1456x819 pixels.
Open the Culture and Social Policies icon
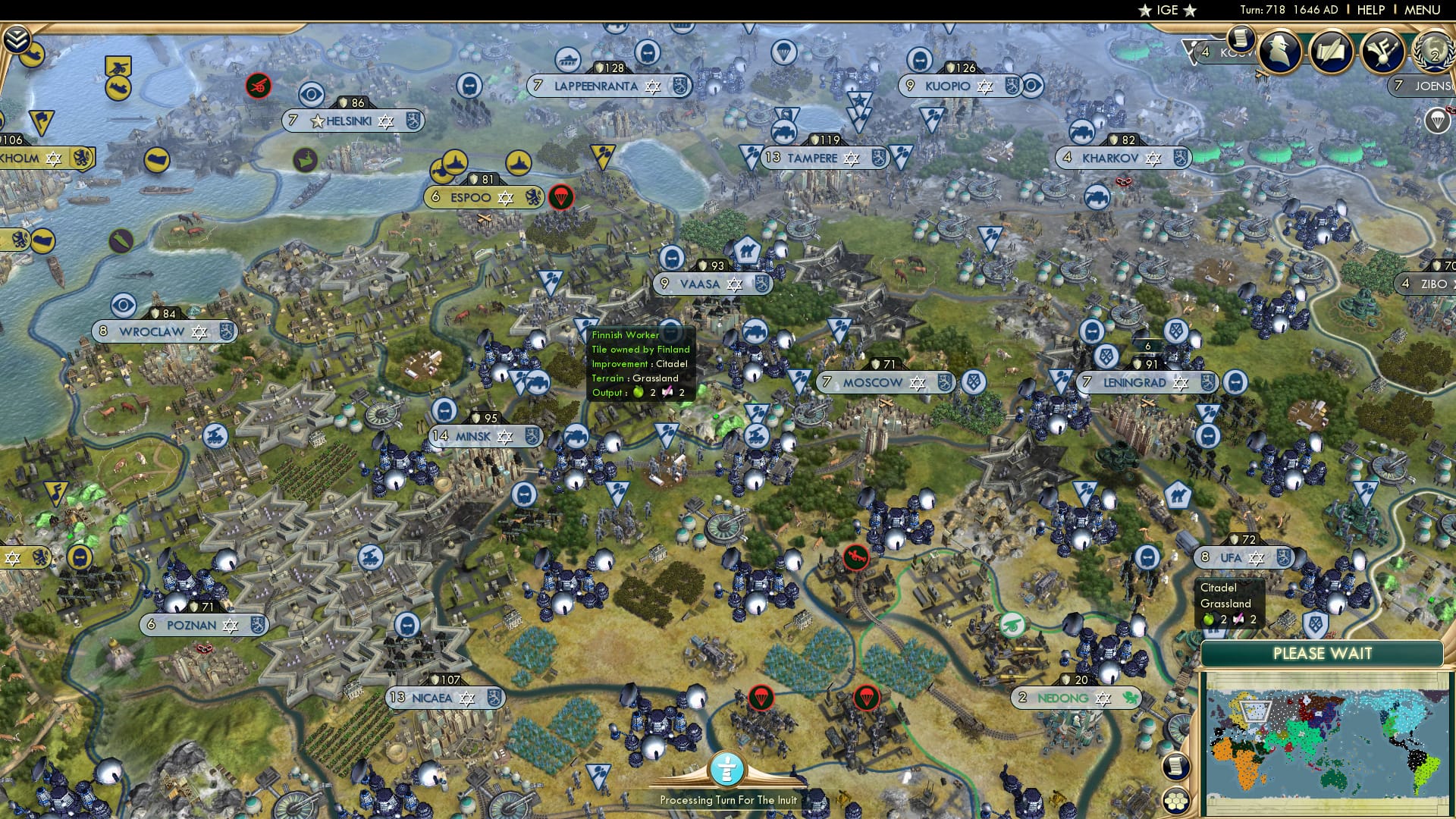[x=1382, y=52]
